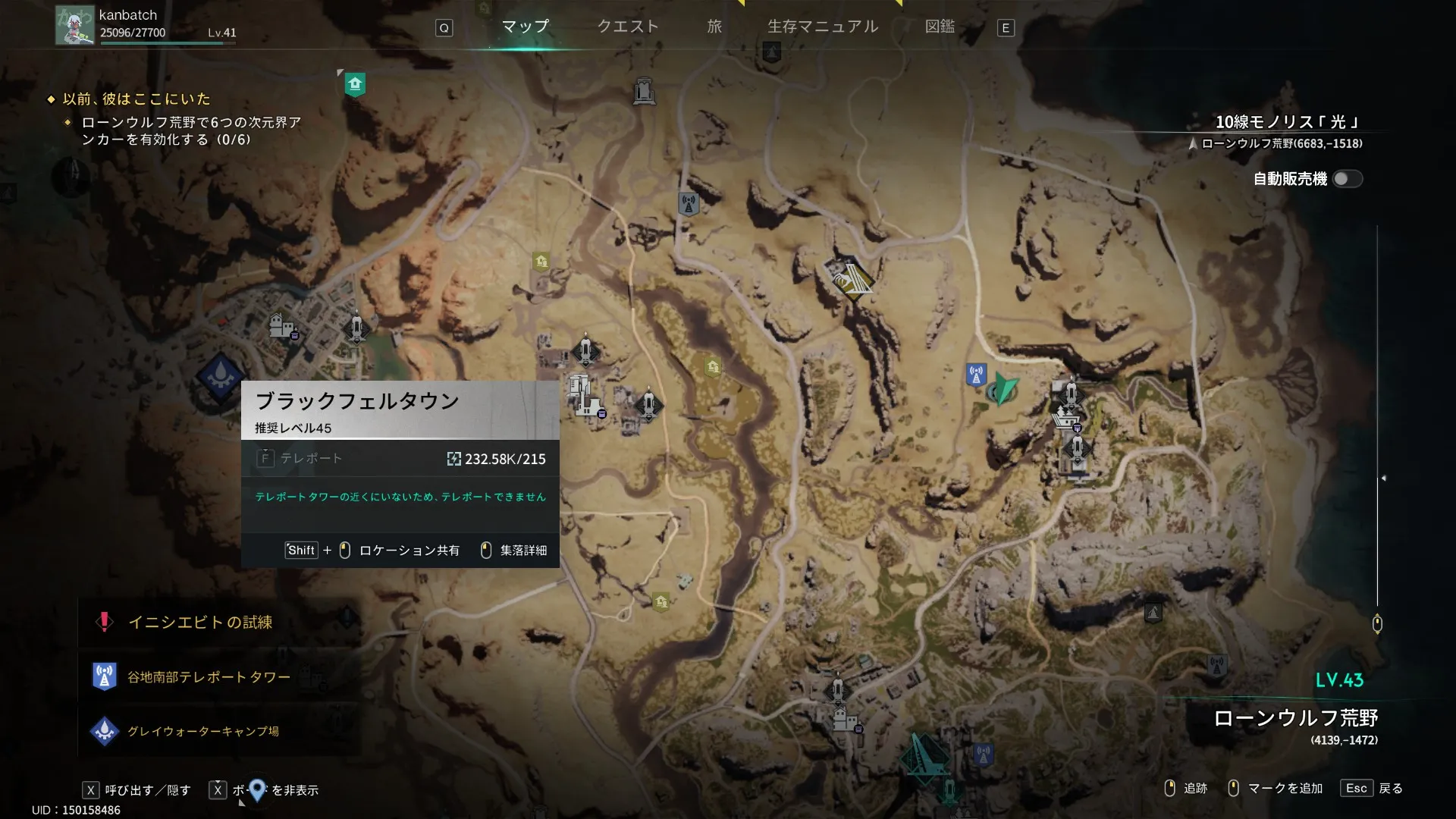Toggle the 自動販売機 switch
The image size is (1456, 819).
(1347, 179)
